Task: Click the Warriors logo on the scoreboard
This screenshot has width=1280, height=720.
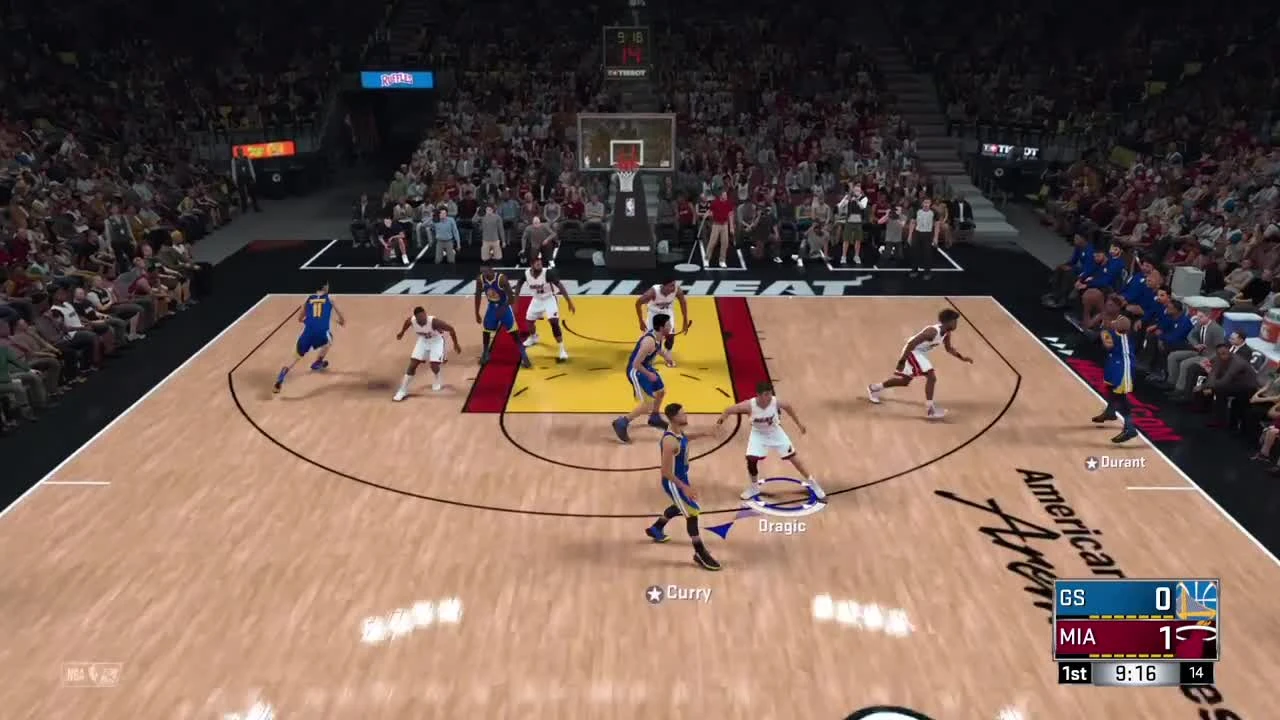Action: pos(1197,598)
